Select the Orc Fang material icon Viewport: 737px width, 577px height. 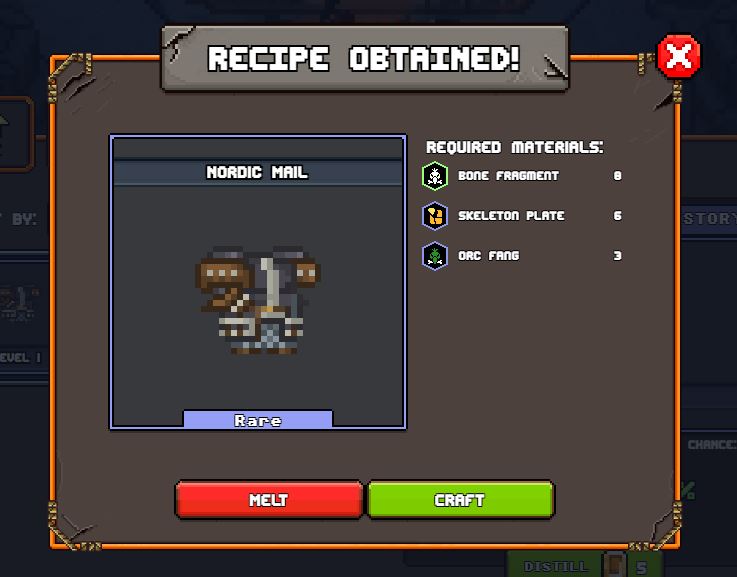[435, 256]
